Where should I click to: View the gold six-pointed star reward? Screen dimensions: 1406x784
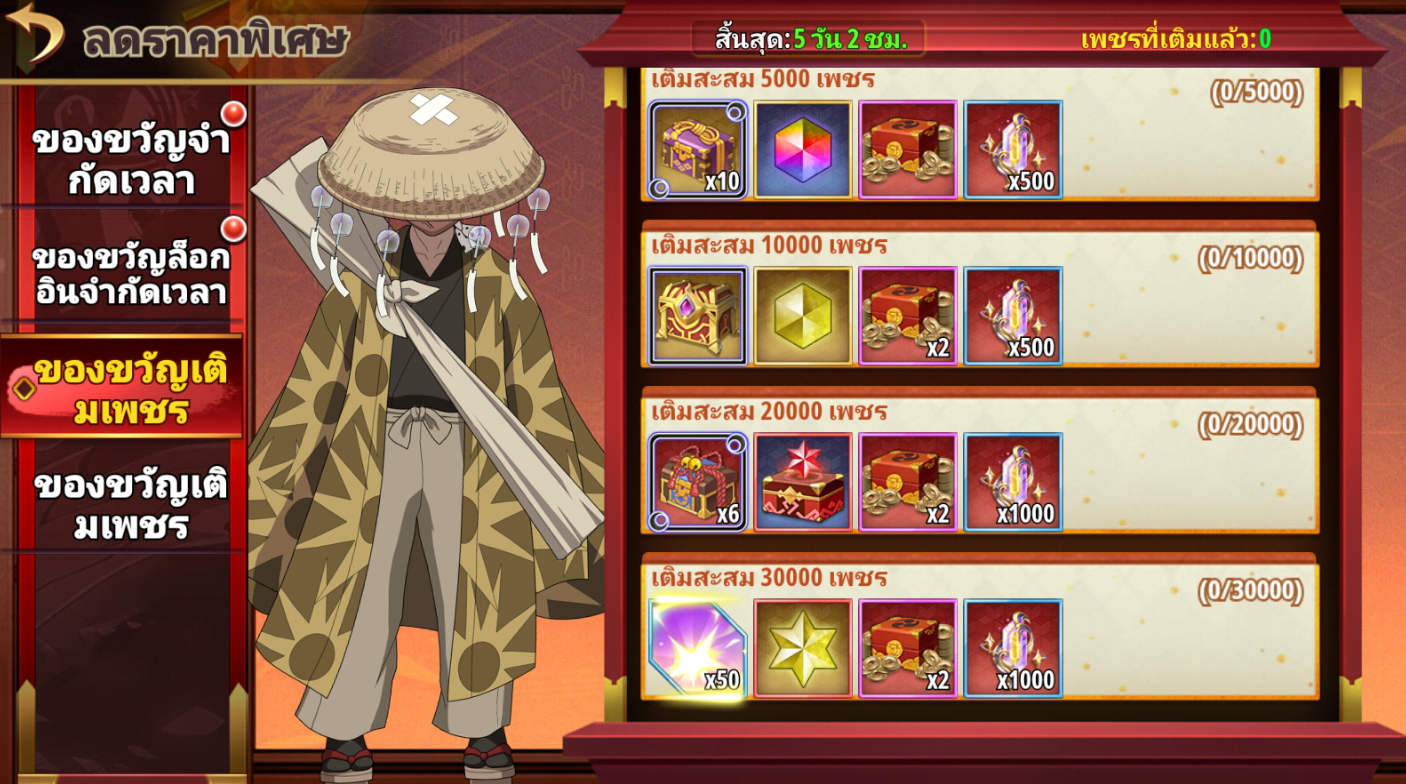click(x=803, y=648)
